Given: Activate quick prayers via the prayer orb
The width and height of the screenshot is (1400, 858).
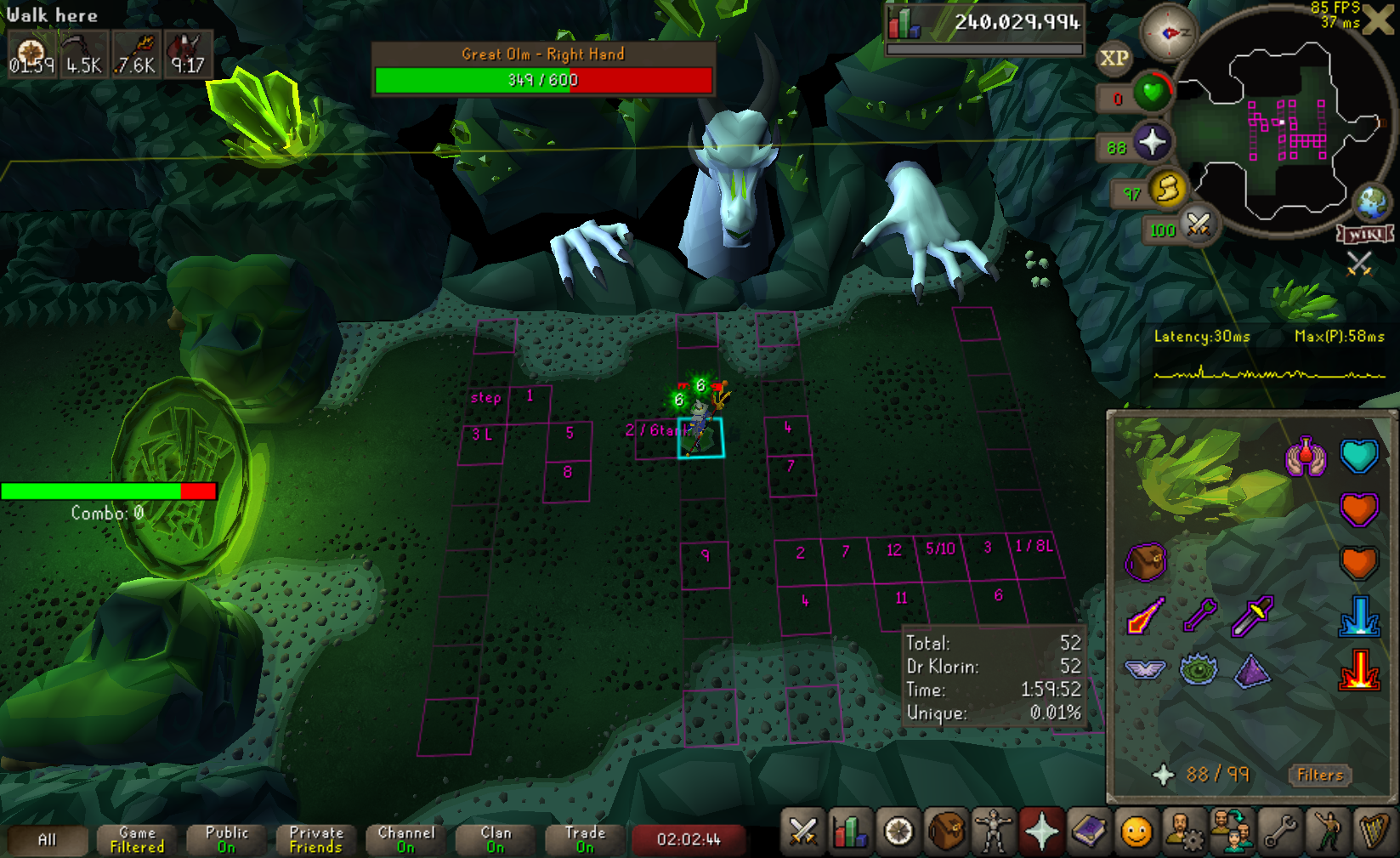Looking at the screenshot, I should click(x=1152, y=142).
